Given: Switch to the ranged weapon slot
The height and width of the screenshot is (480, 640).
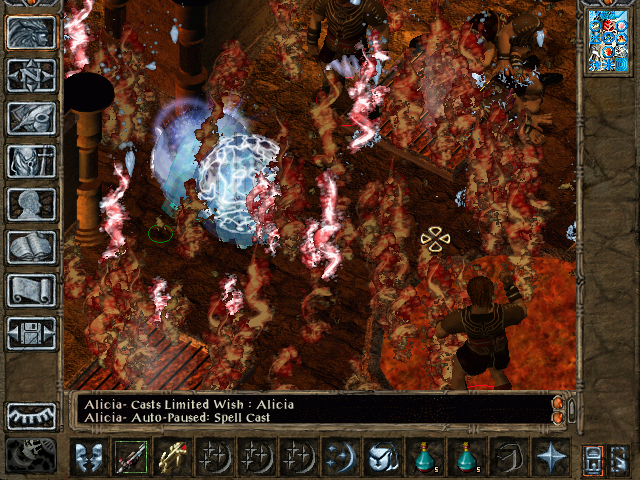Looking at the screenshot, I should 173,457.
